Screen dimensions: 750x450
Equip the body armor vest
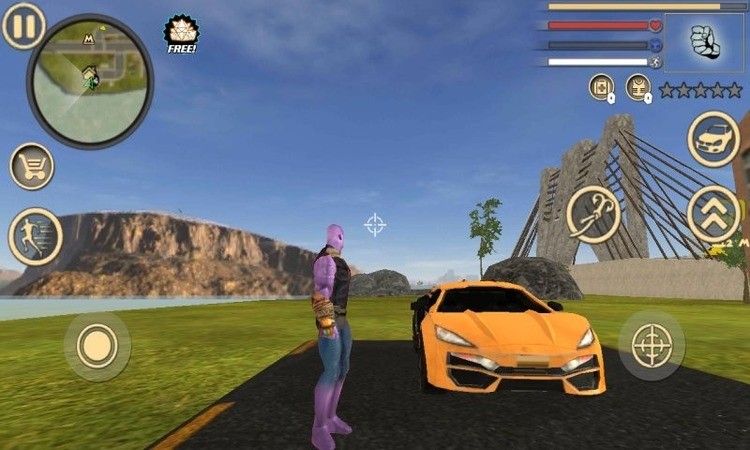638,87
